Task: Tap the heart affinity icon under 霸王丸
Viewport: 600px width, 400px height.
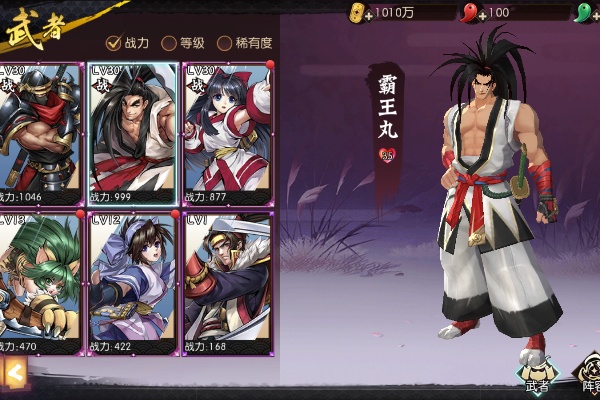Action: (x=386, y=155)
